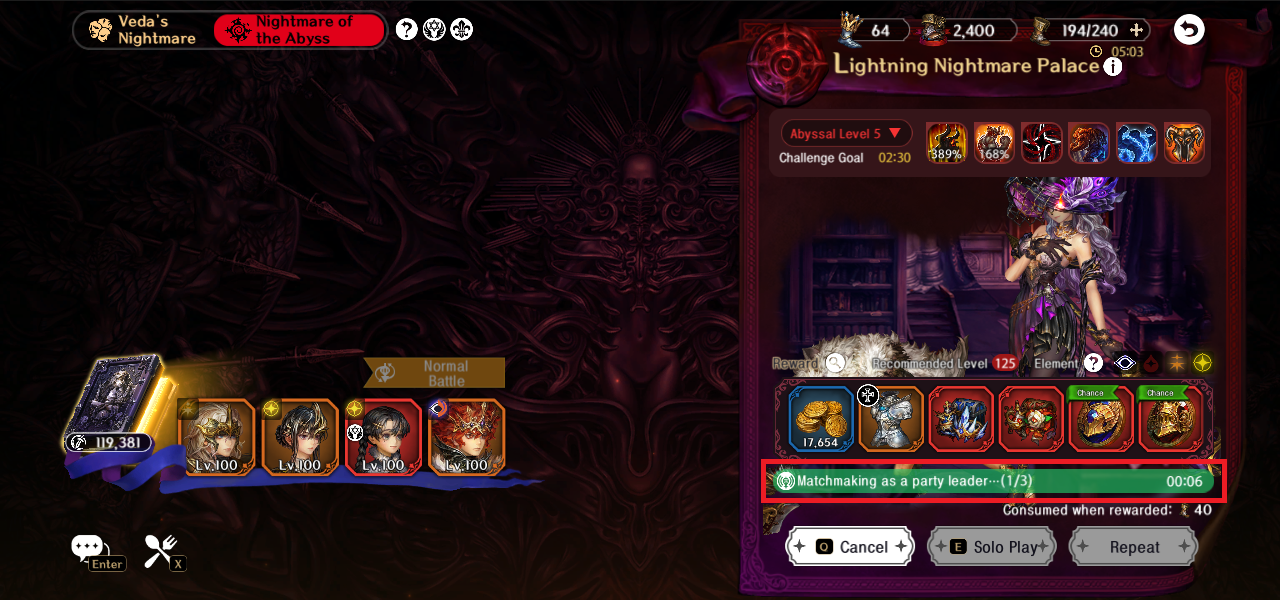Open the Reward magnifying glass preview
Viewport: 1280px width, 600px height.
pyautogui.click(x=835, y=364)
